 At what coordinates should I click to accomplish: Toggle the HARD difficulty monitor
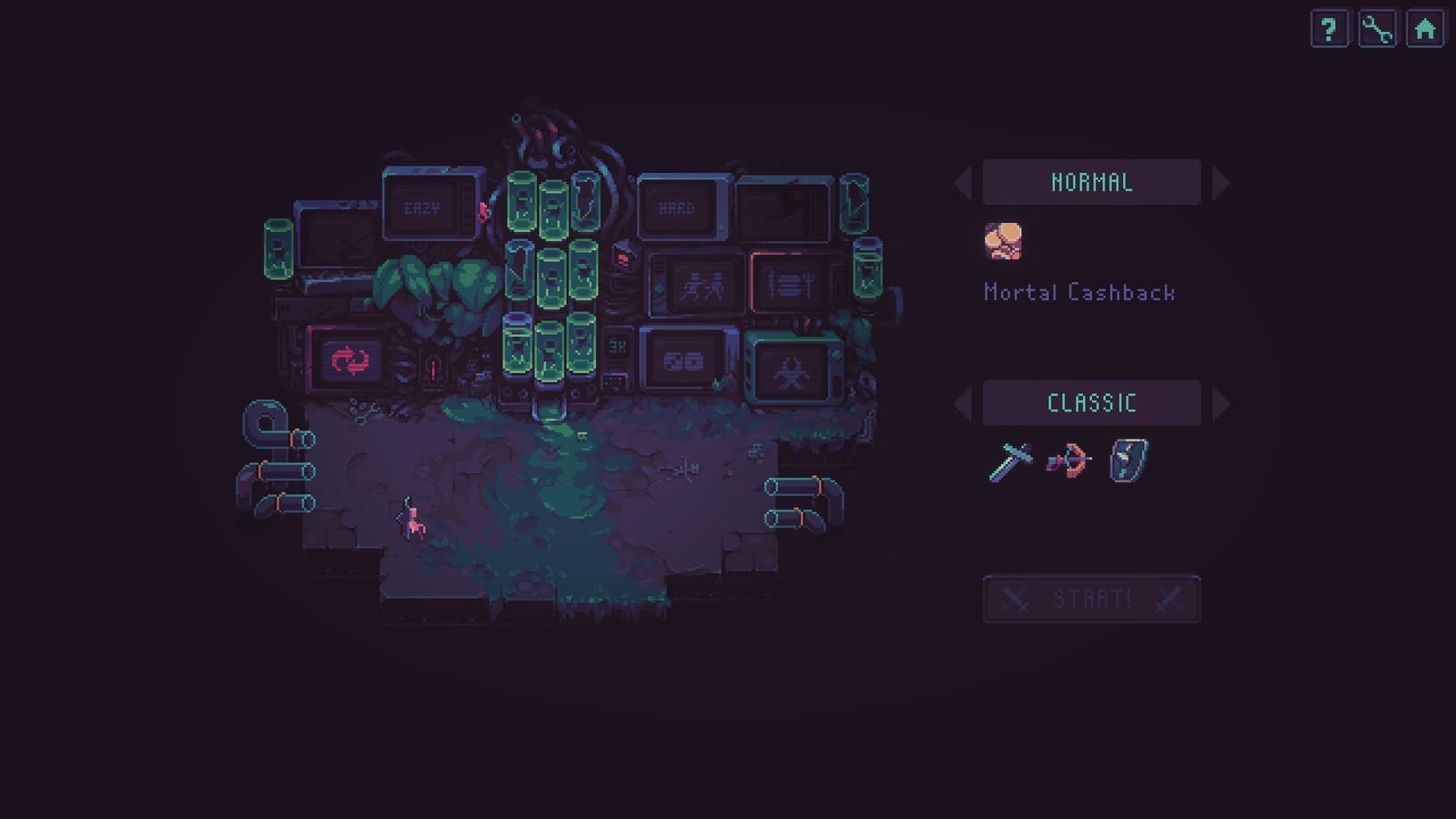coord(677,207)
